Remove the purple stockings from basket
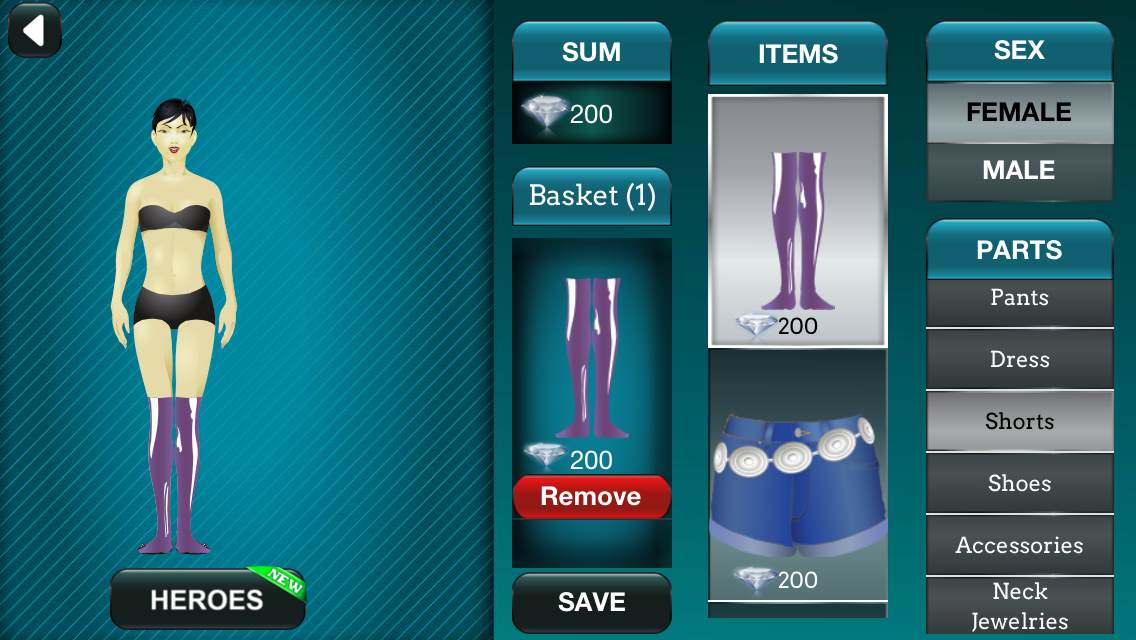The image size is (1136, 640). coord(591,497)
